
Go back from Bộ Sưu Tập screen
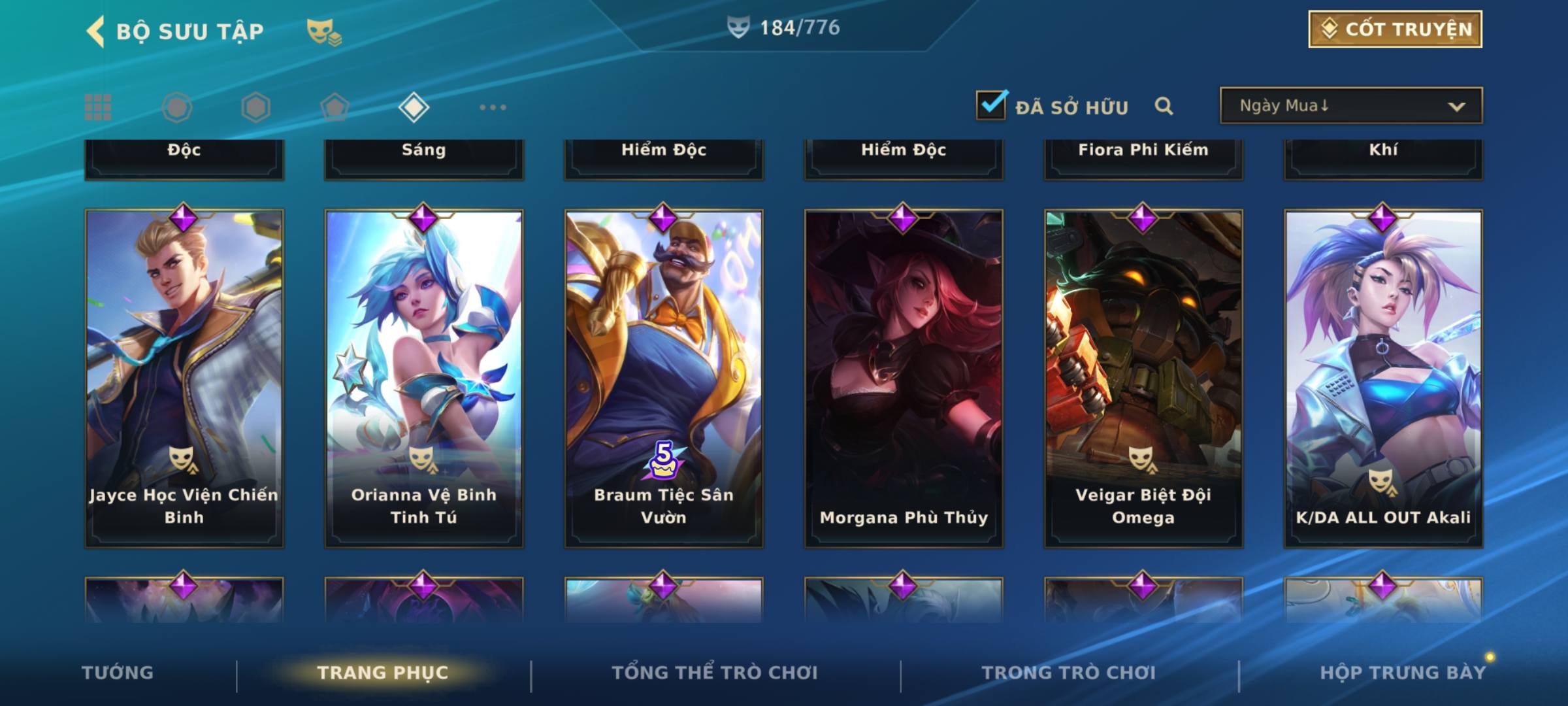coord(95,31)
